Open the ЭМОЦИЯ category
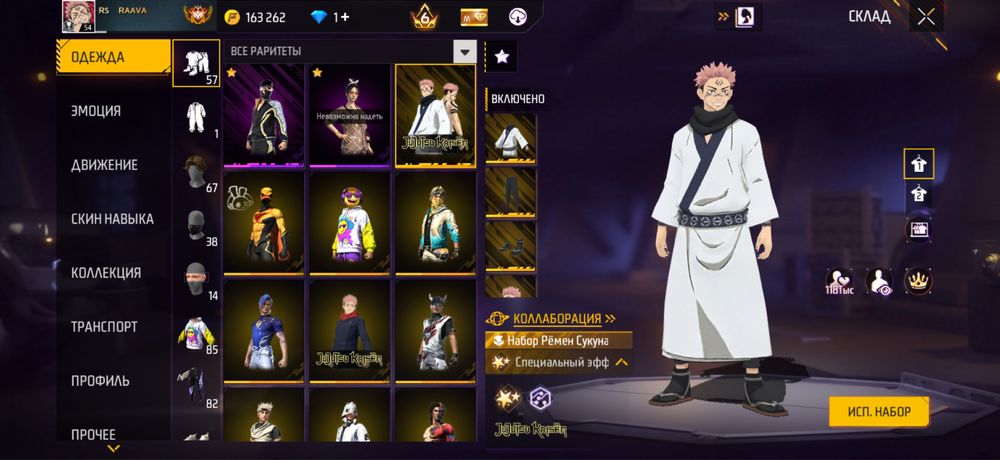1000x460 pixels. tap(96, 111)
